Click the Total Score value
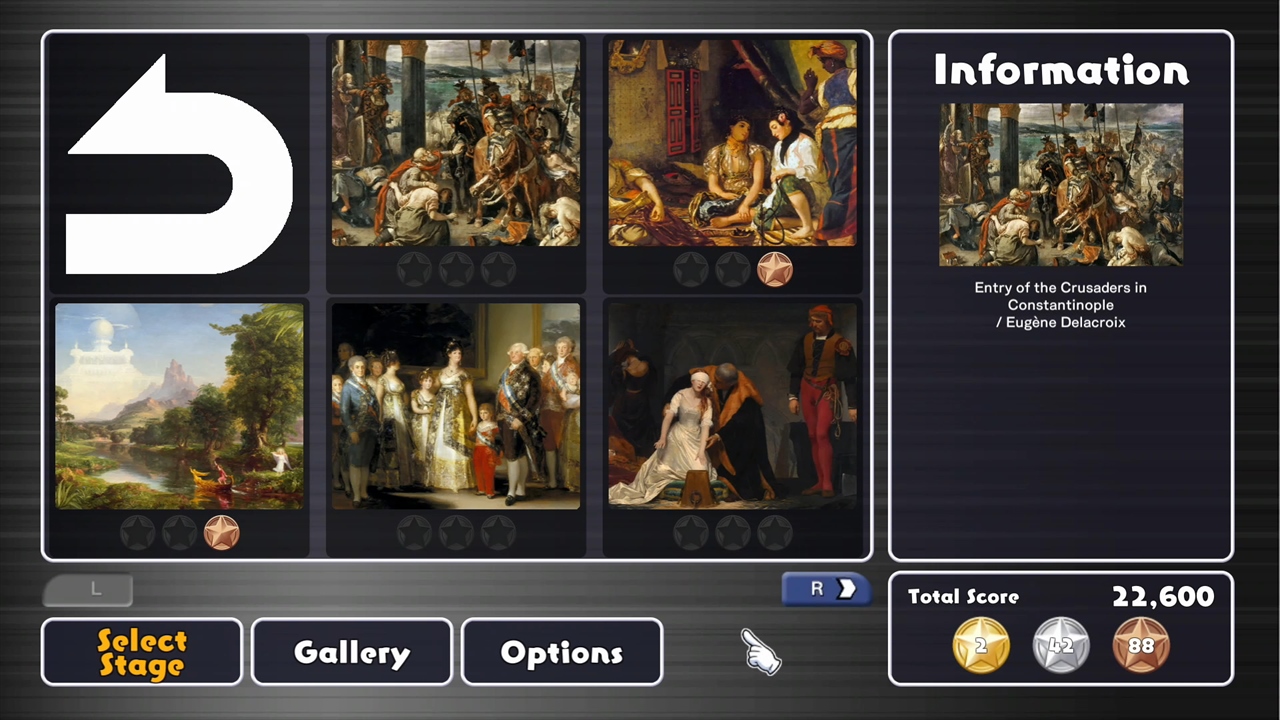 [x=1162, y=597]
